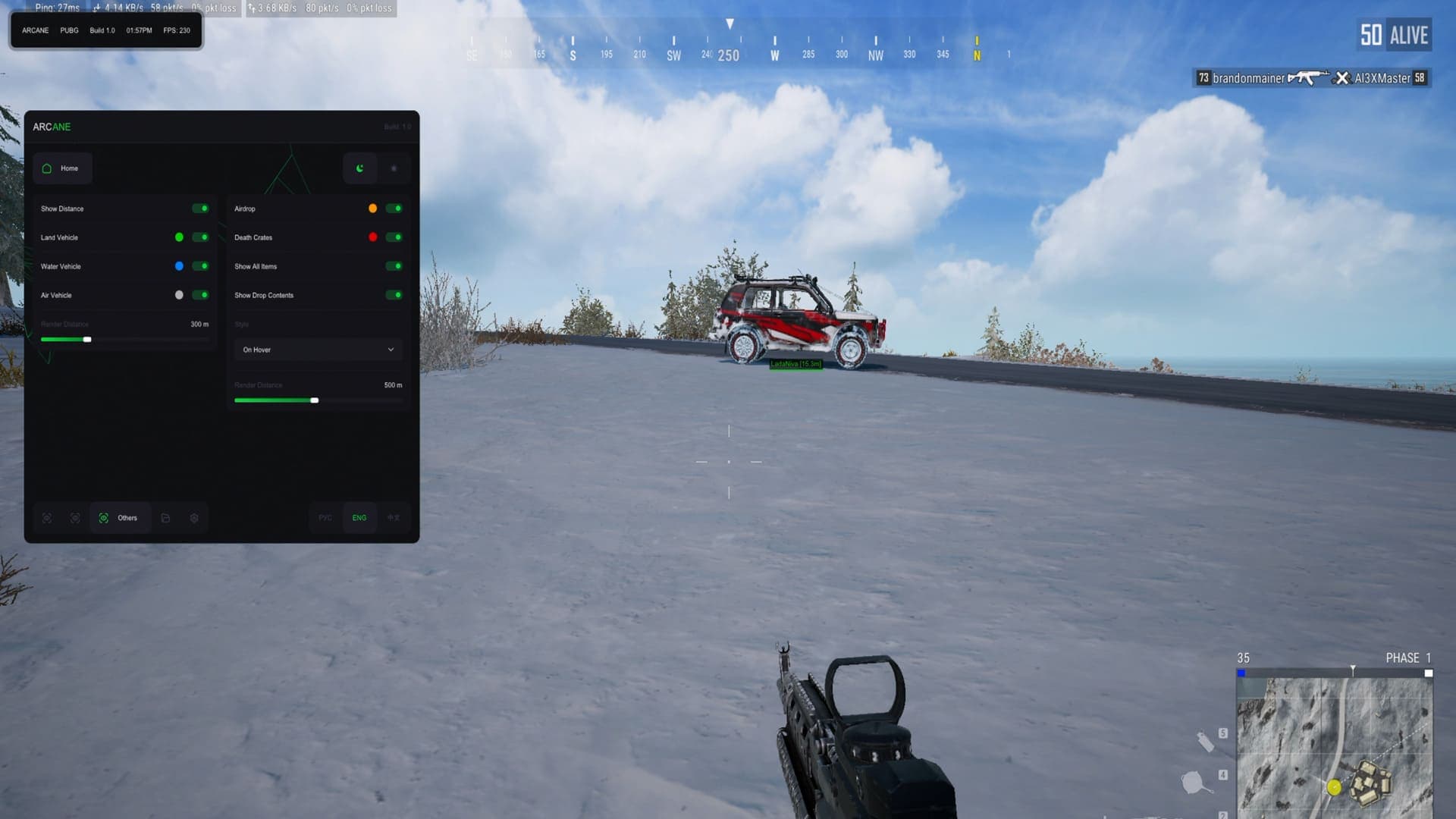
Task: Toggle Show Distance off
Action: 200,208
